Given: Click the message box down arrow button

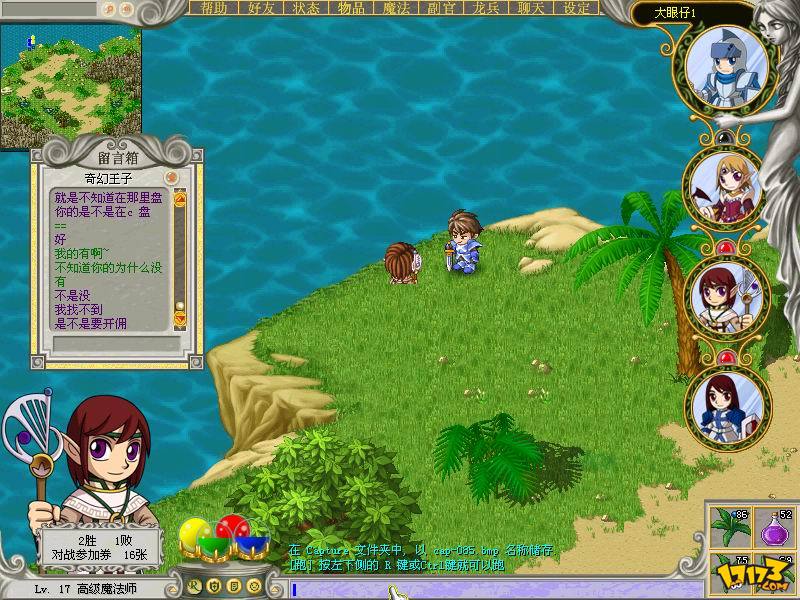Looking at the screenshot, I should tap(180, 319).
